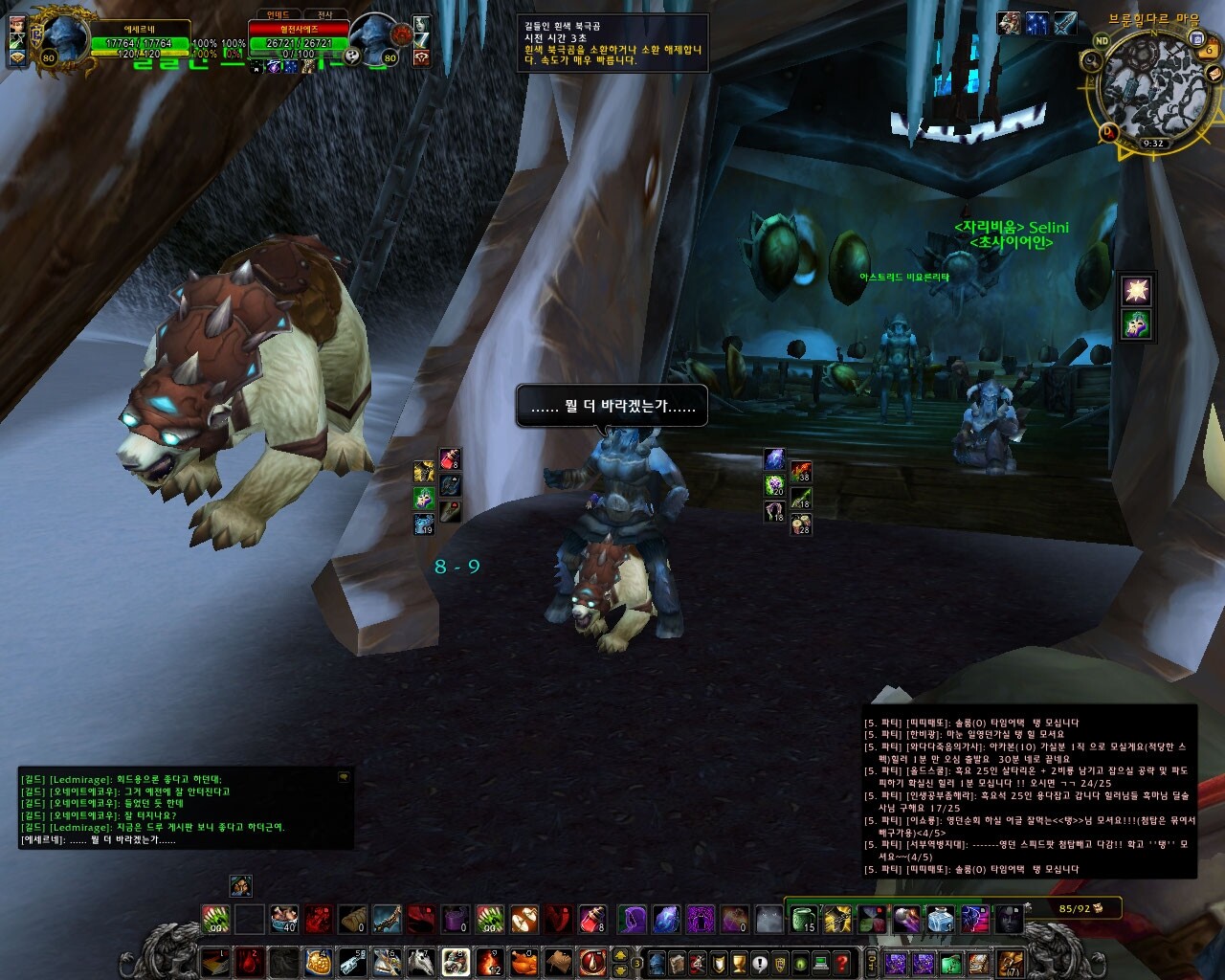The image size is (1225, 980).
Task: Open the red question mark help button
Action: point(842,963)
